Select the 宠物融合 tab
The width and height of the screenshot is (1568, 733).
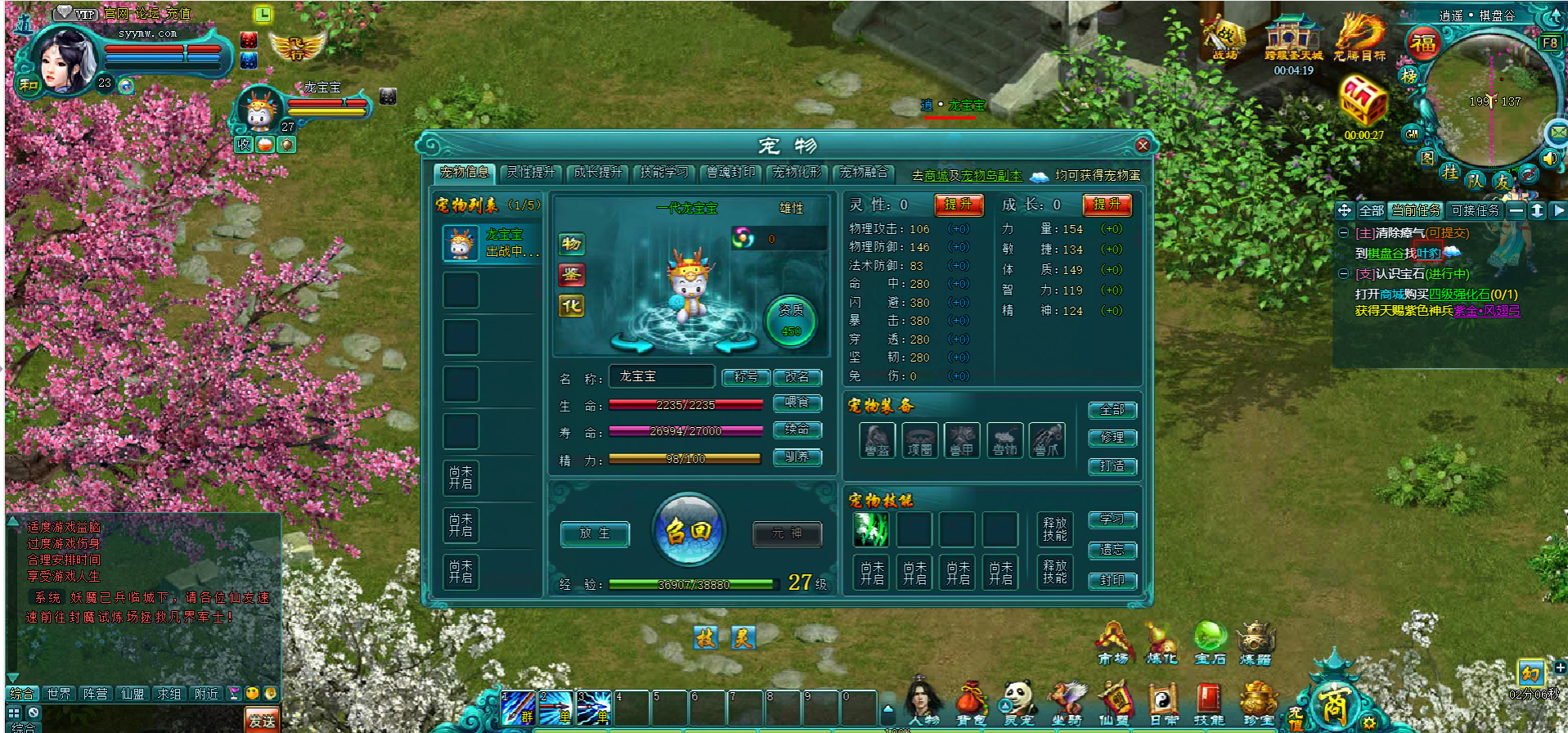click(x=864, y=173)
